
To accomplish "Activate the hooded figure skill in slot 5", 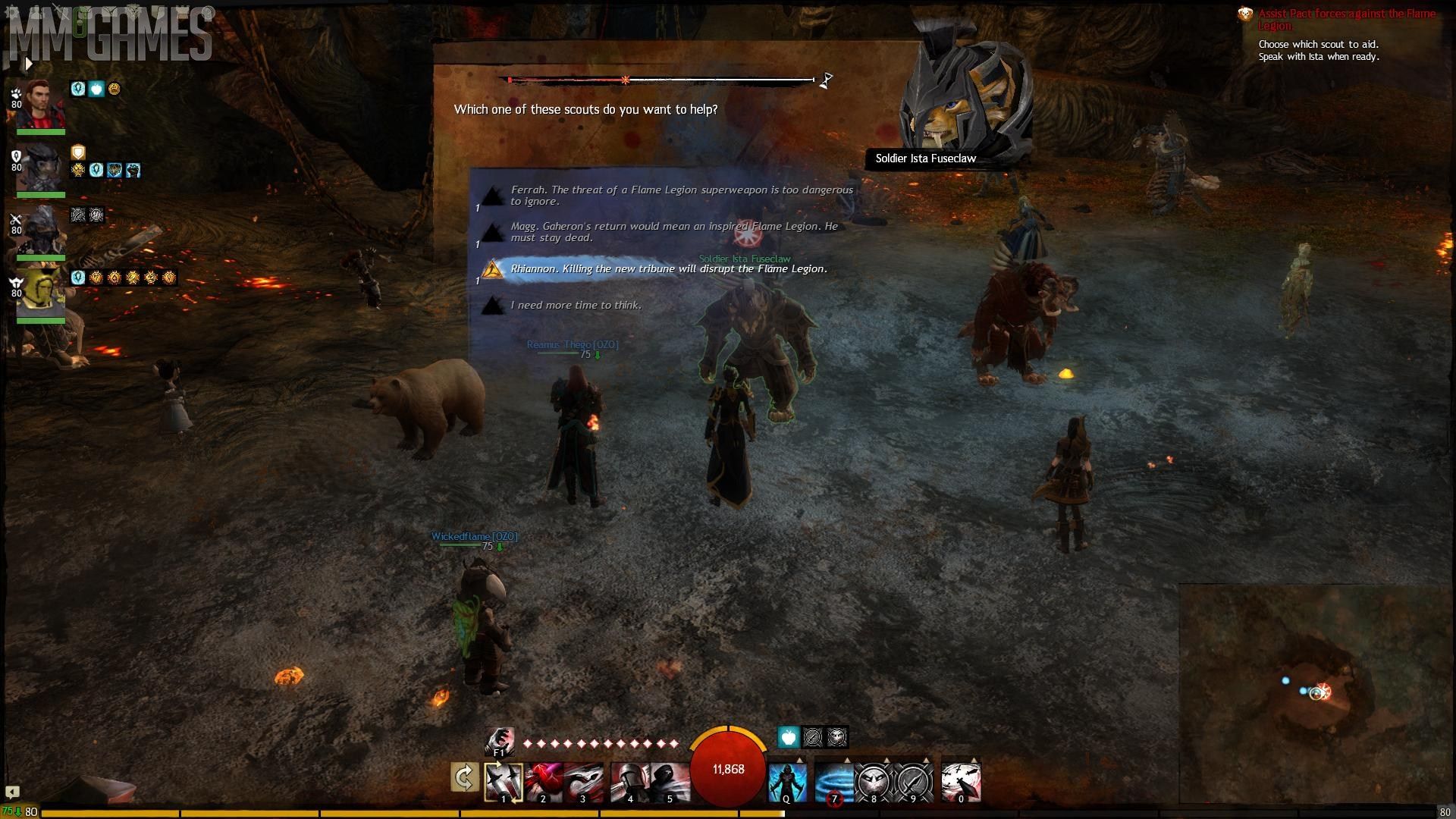I will (670, 782).
